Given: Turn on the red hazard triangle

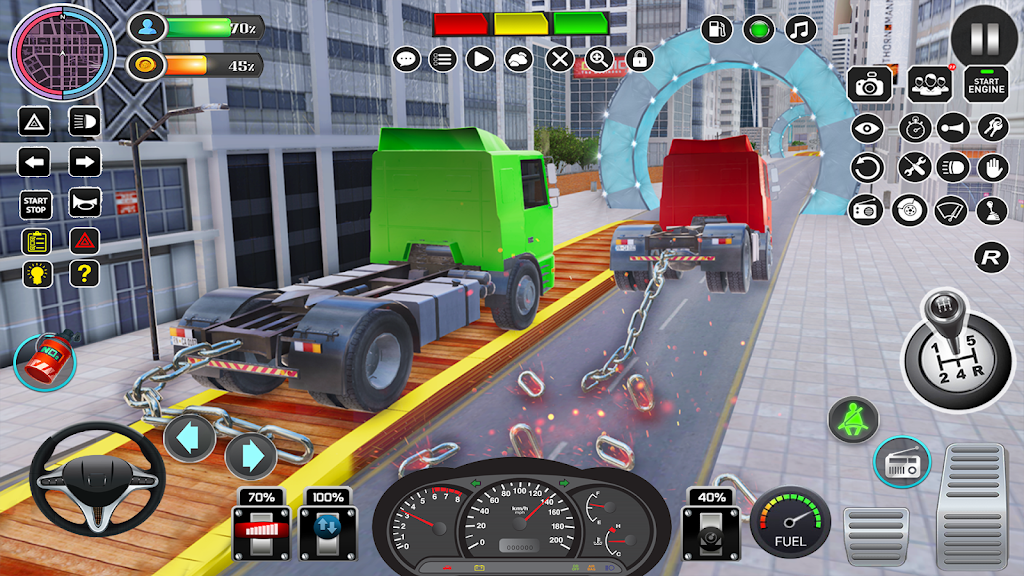Looking at the screenshot, I should [x=85, y=240].
